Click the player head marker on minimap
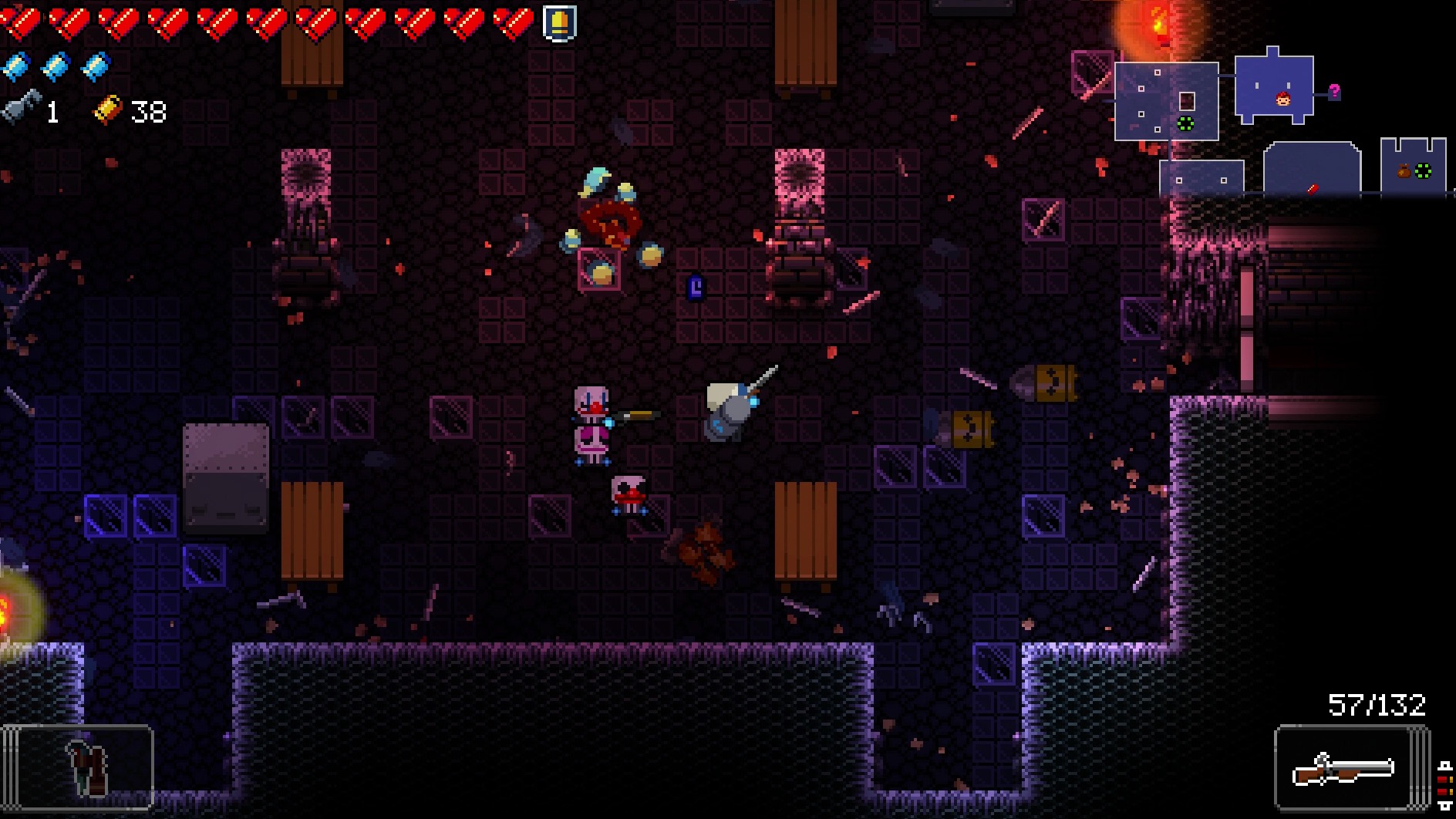Viewport: 1456px width, 819px height. 1282,99
